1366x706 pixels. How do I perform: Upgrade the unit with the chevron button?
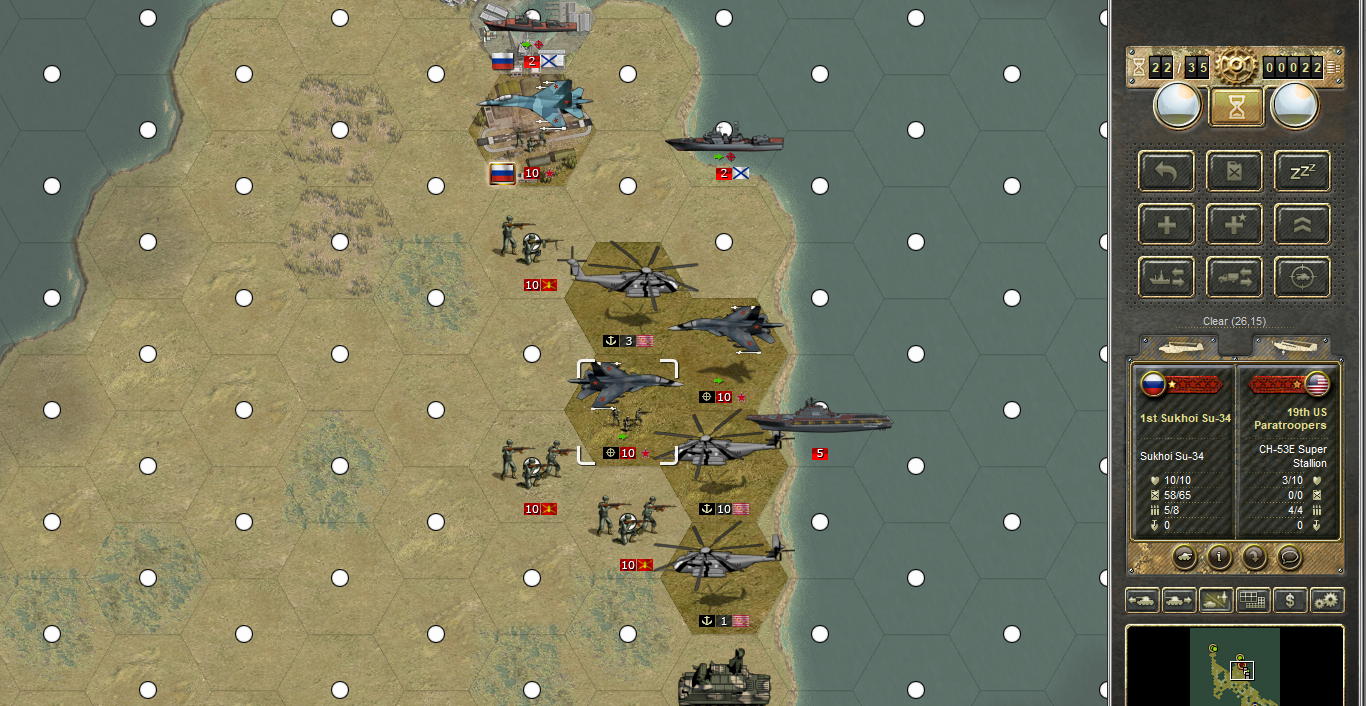[1302, 224]
